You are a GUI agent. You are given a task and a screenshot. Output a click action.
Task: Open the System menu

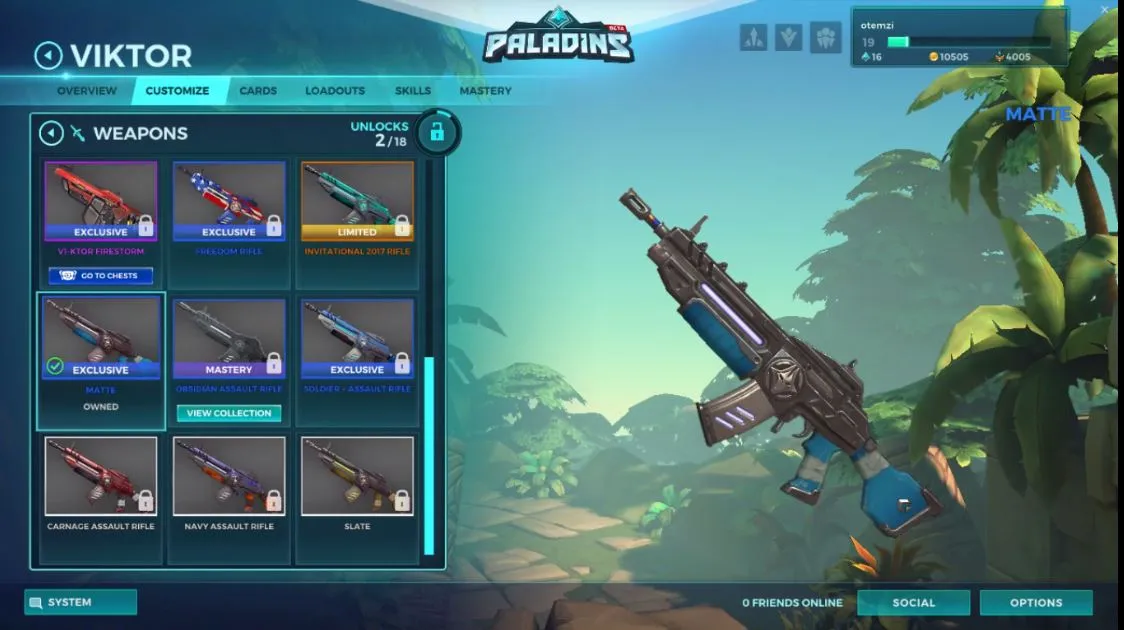click(x=80, y=602)
